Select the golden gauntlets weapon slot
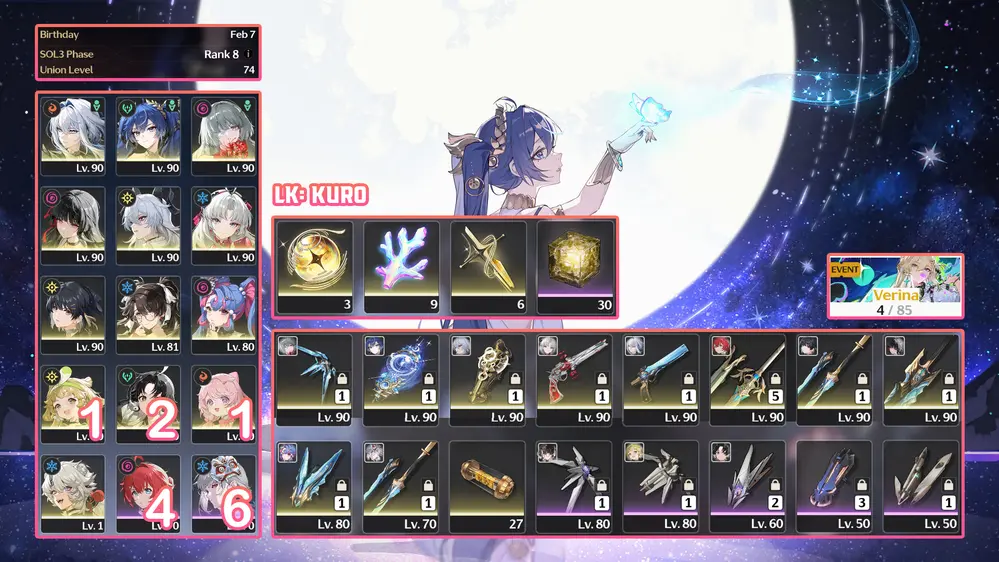Viewport: 999px width, 562px height. pos(487,380)
